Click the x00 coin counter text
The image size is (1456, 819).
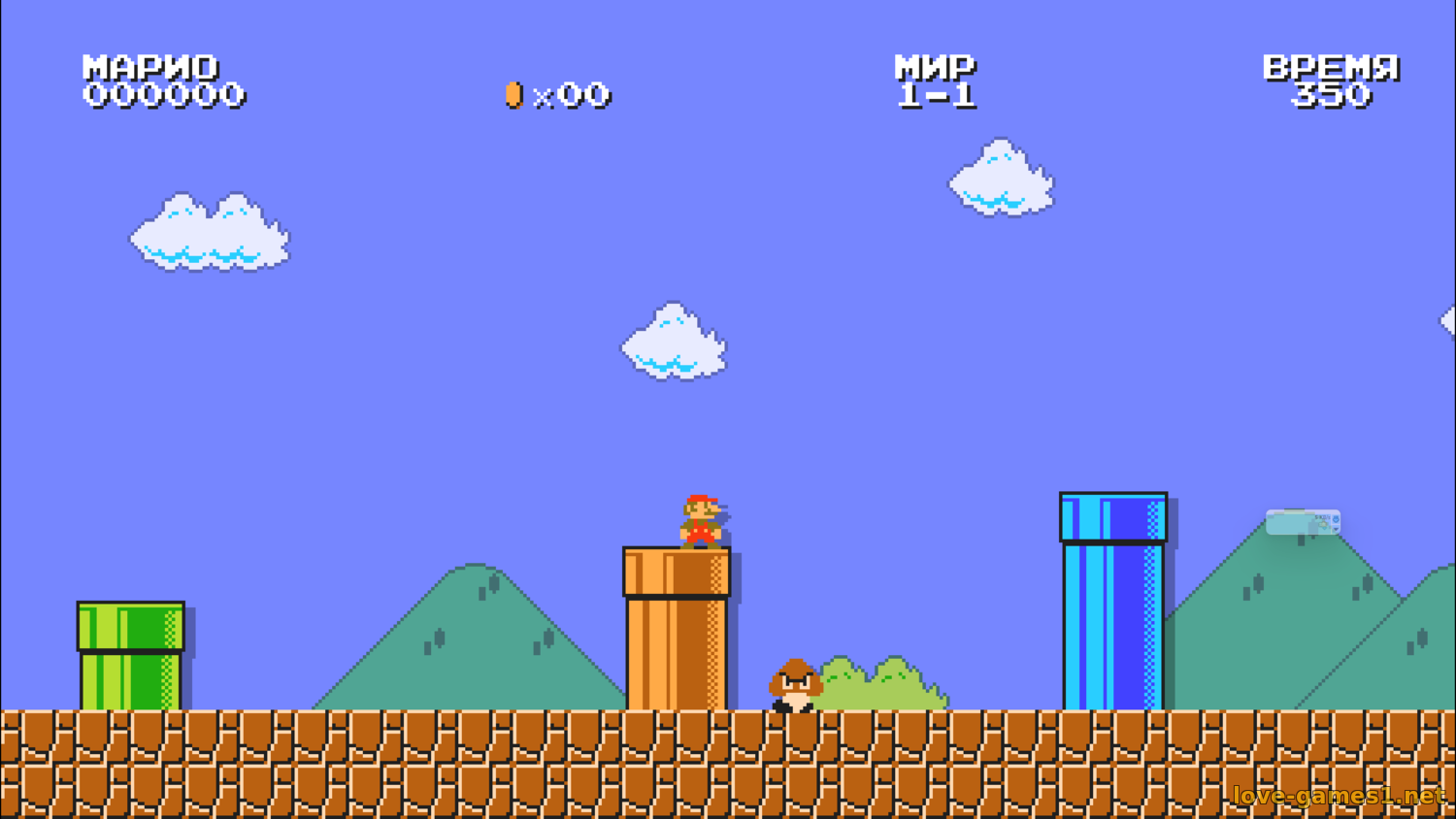pos(571,95)
